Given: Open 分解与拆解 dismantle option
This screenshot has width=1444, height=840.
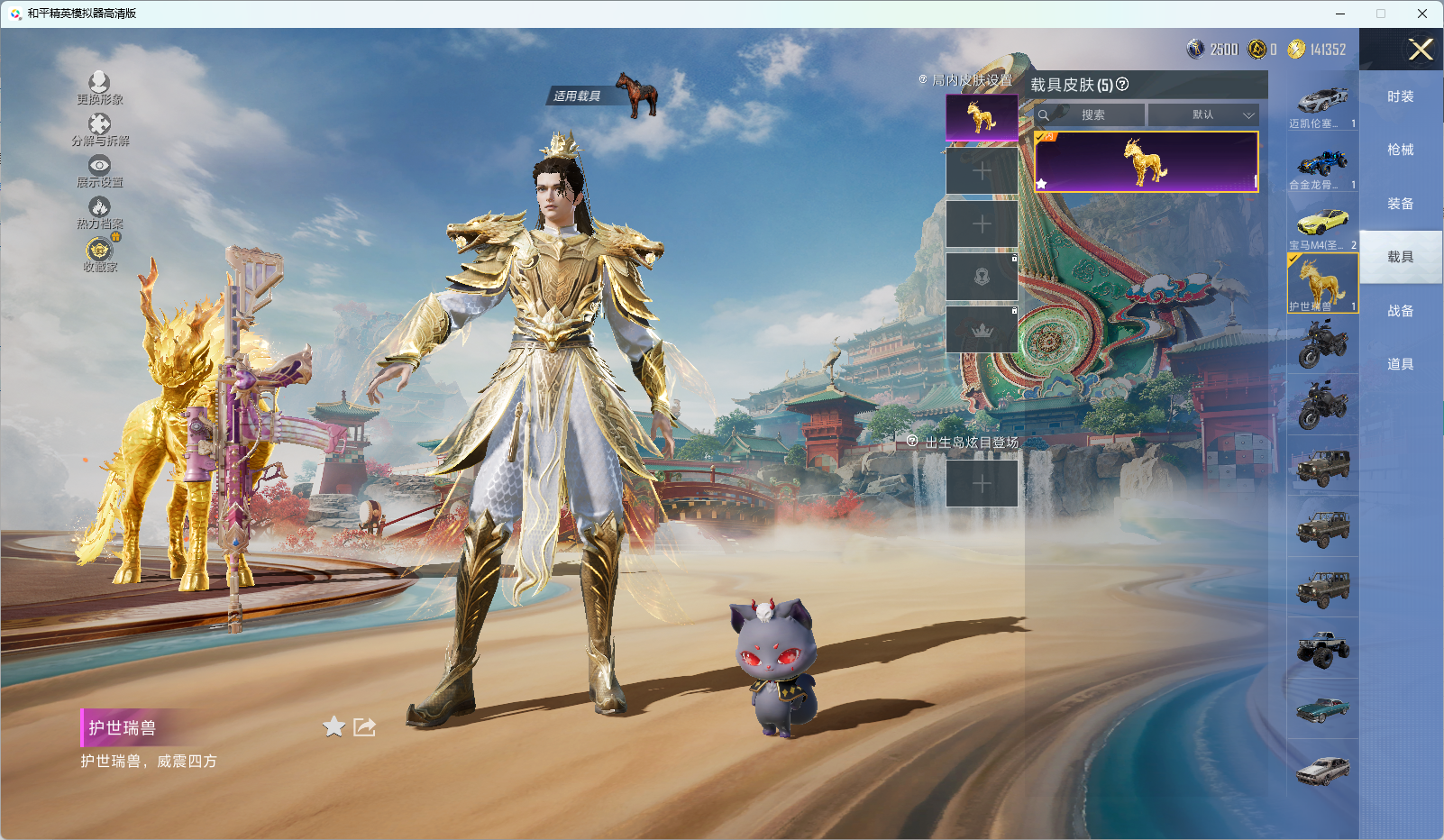Looking at the screenshot, I should (99, 129).
